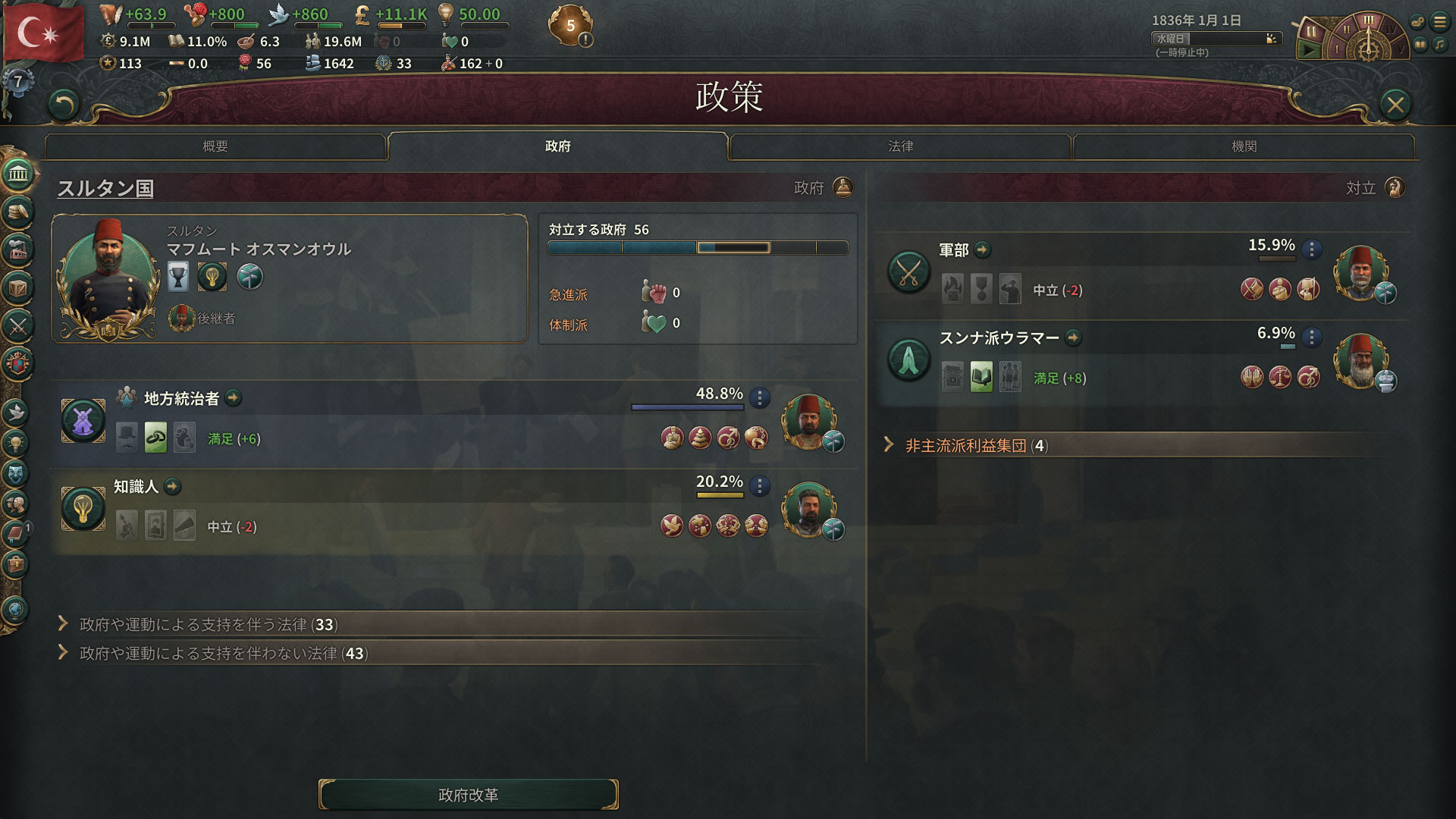Open options menu for 軍部

point(1312,249)
